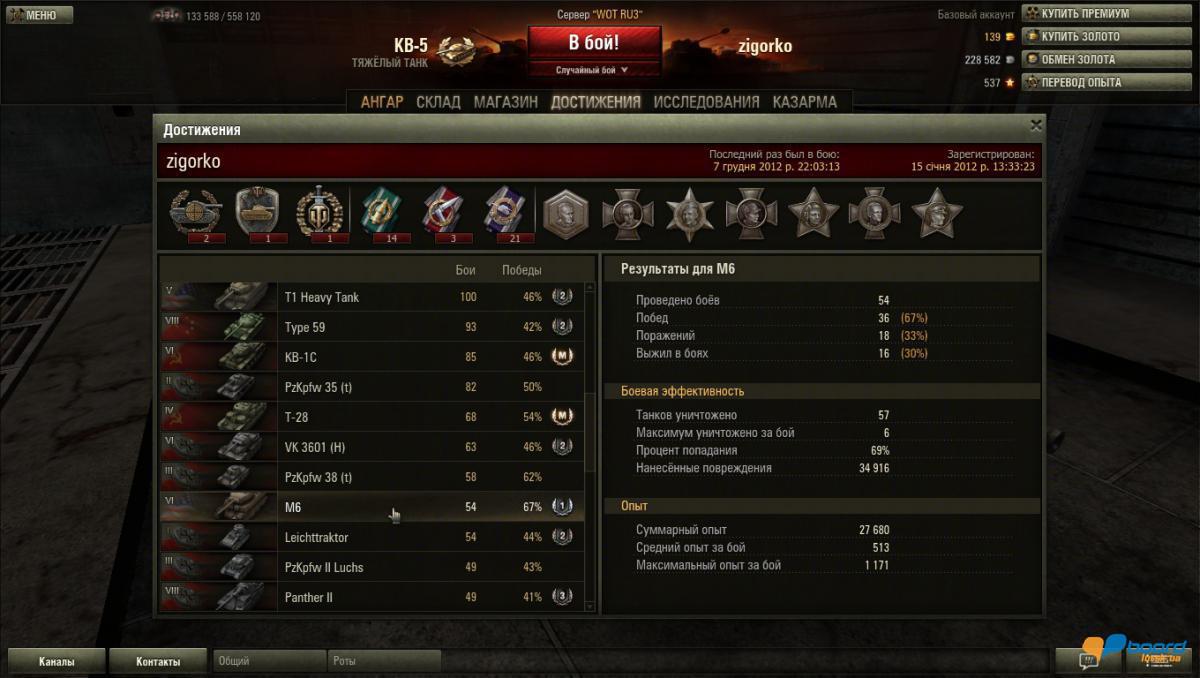Screen dimensions: 1200x678
Task: Open the Контакты button
Action: point(158,661)
